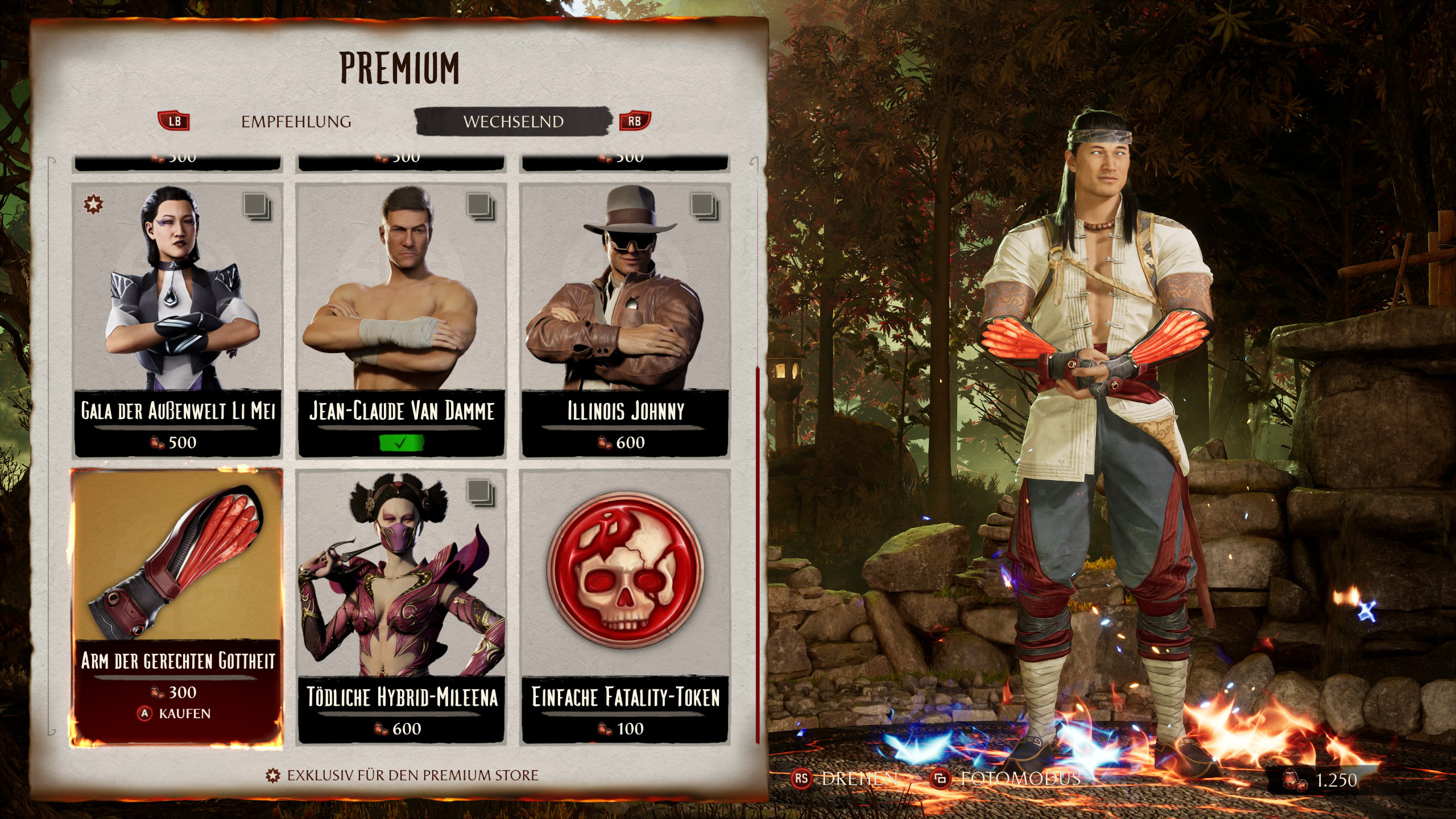Select the Jean-Claude Van Damme skin card
1456x819 pixels.
[401, 320]
